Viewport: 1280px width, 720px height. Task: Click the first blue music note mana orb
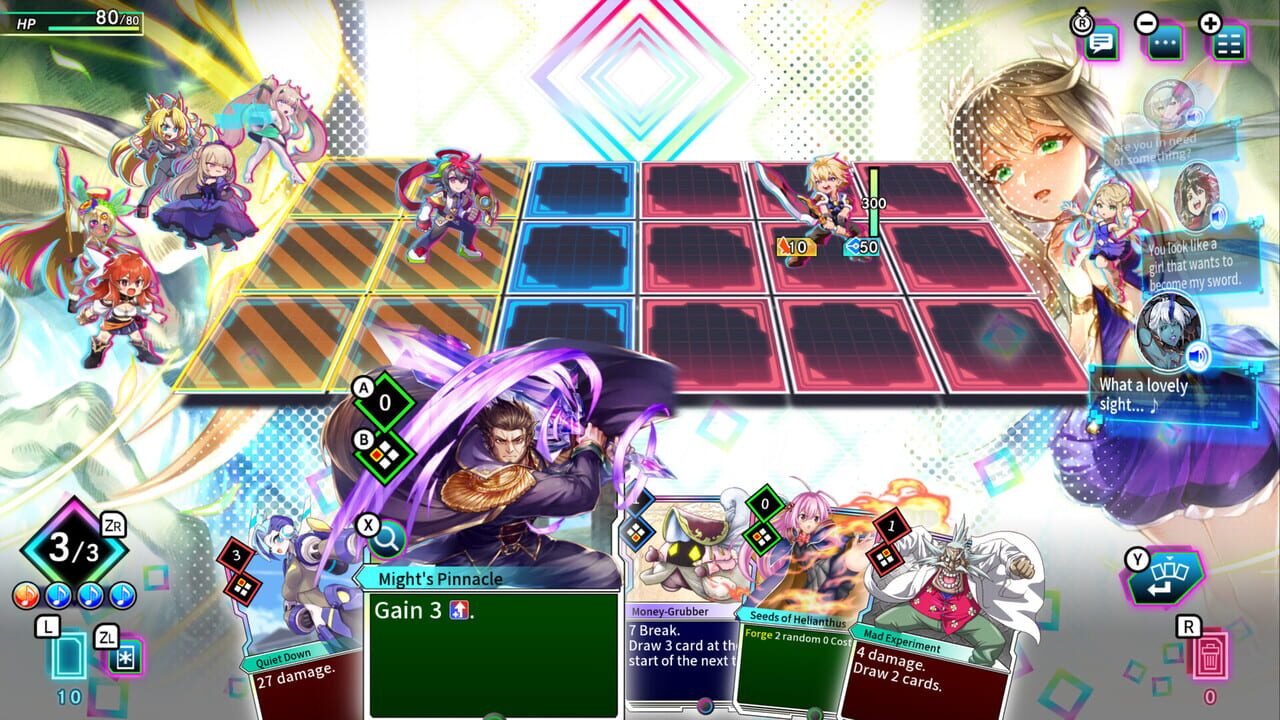57,594
